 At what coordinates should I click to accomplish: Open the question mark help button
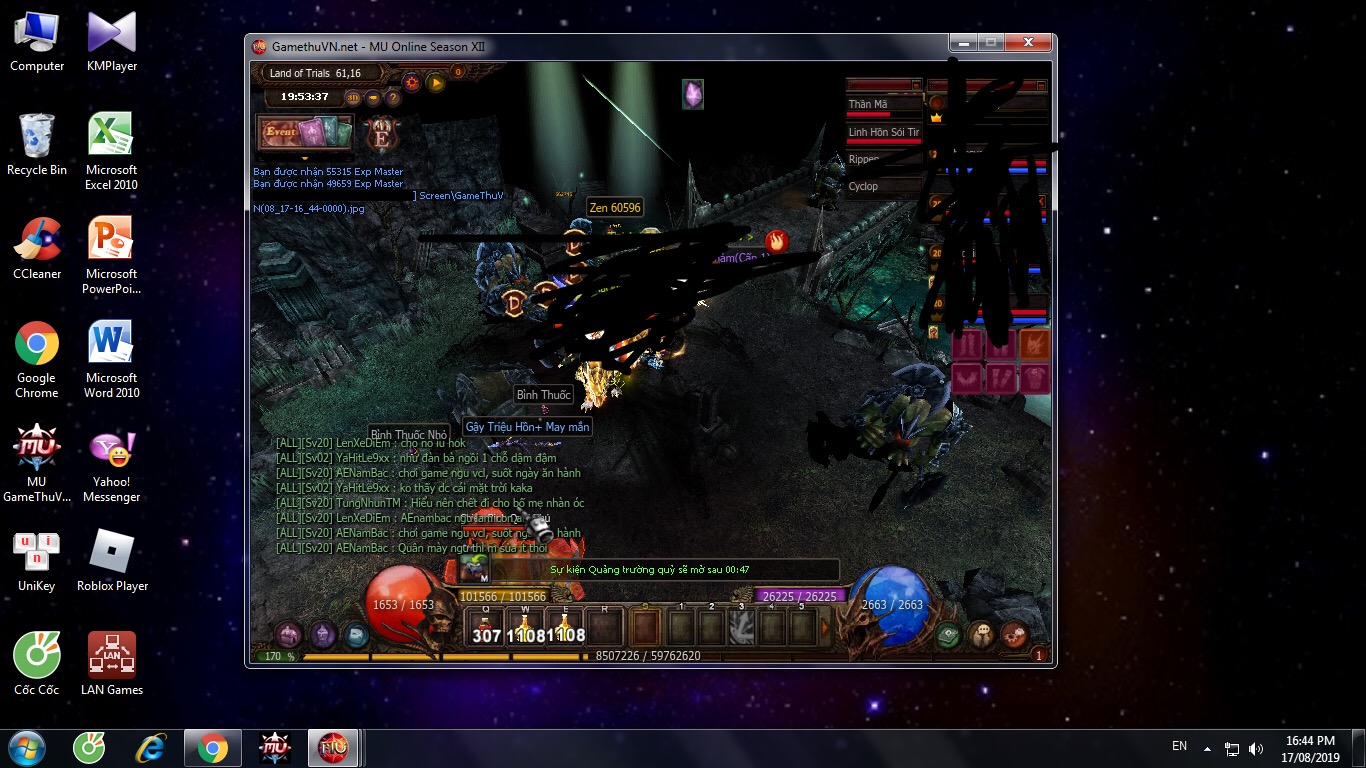[x=393, y=97]
